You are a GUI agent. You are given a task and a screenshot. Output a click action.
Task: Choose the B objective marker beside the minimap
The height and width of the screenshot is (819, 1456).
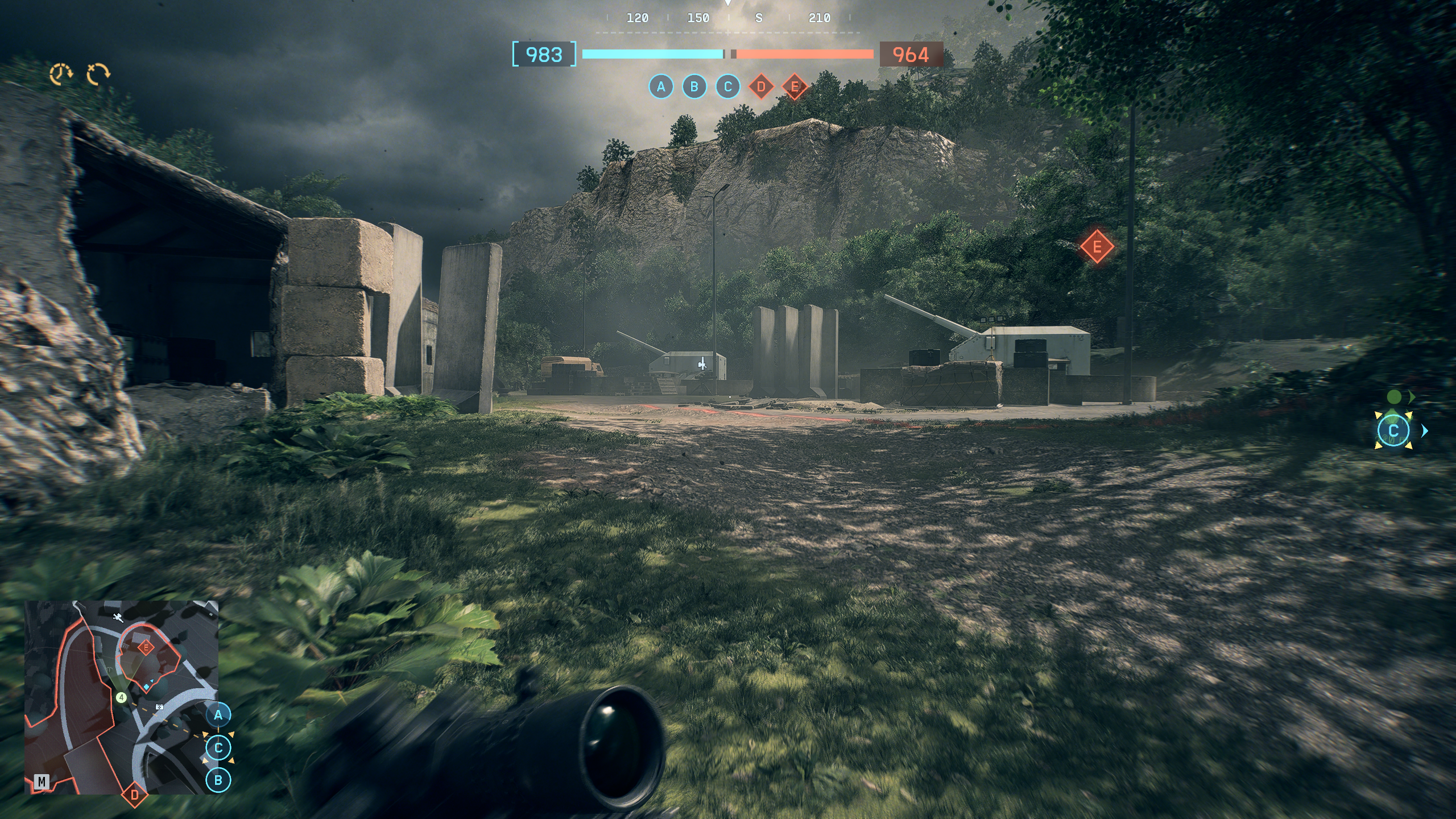(x=218, y=780)
